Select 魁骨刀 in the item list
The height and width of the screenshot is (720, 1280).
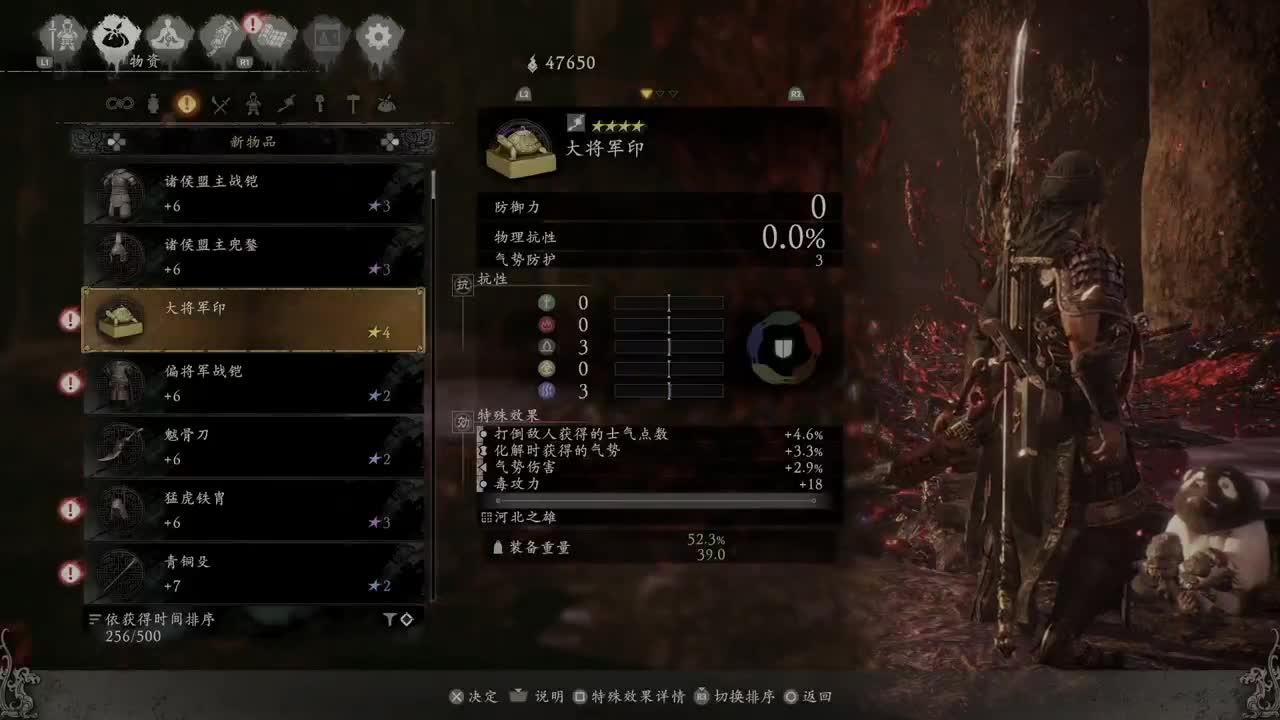(x=252, y=447)
